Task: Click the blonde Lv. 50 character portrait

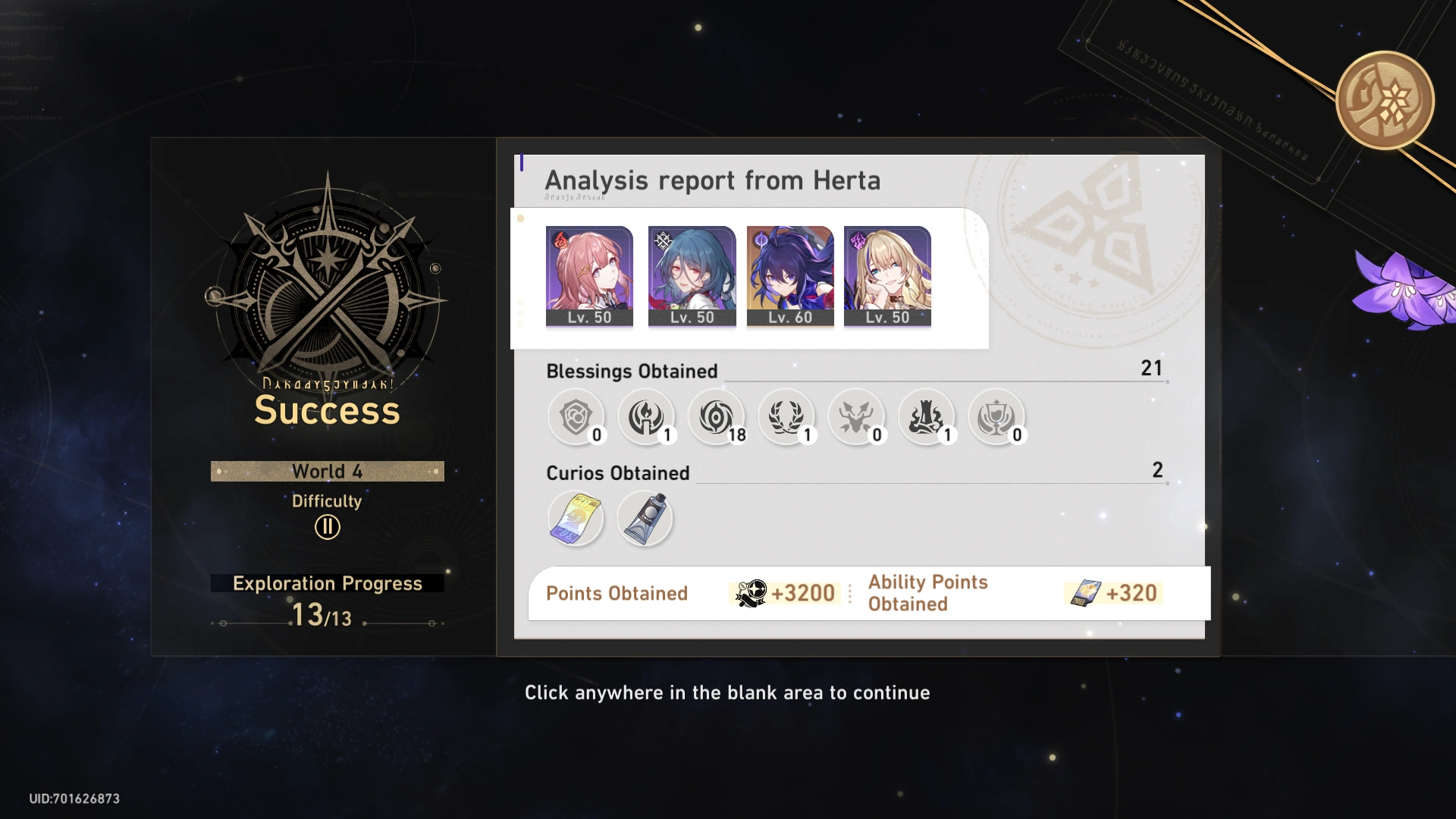Action: click(887, 273)
